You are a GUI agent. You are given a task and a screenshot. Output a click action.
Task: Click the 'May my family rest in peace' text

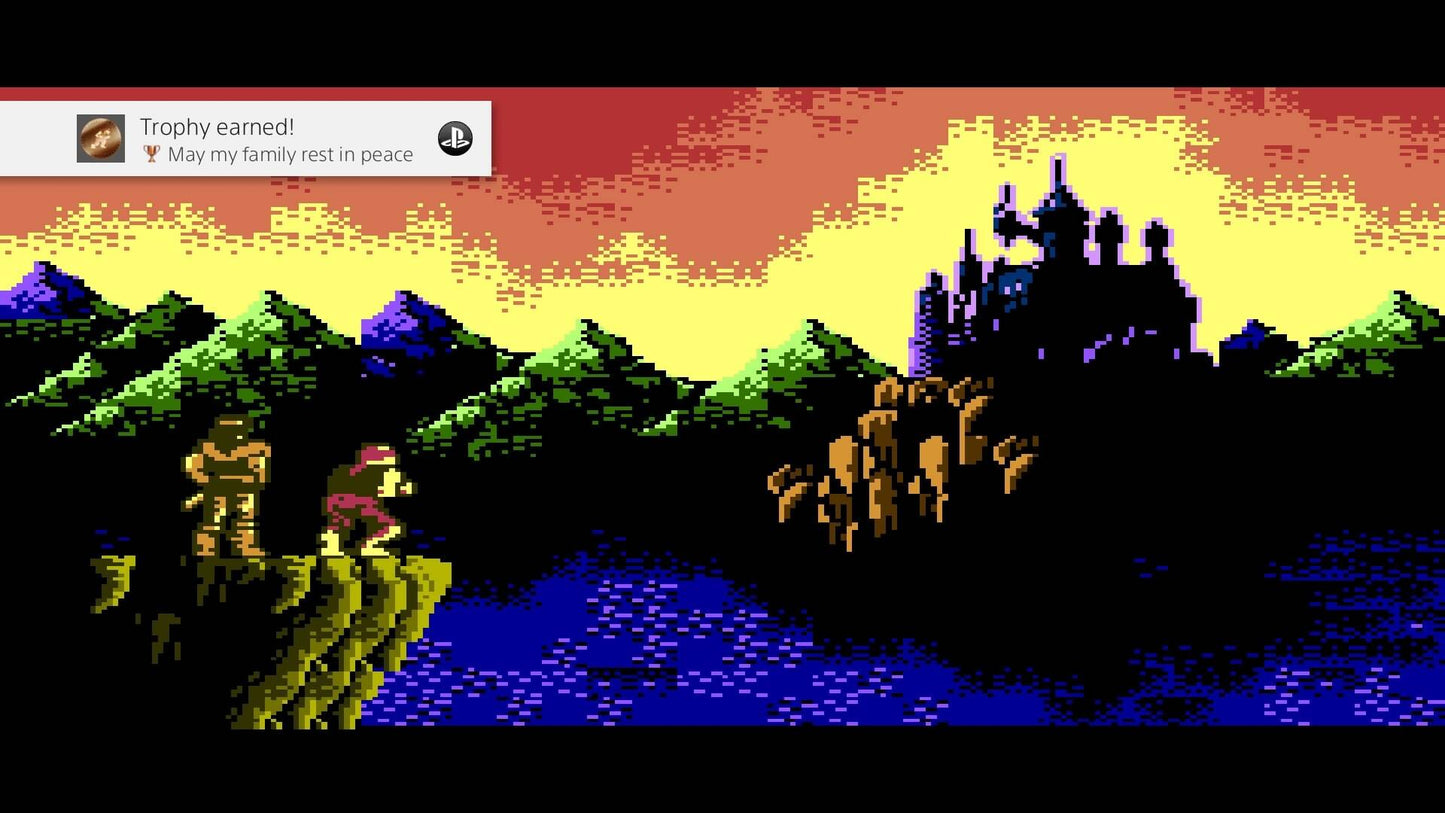pyautogui.click(x=290, y=154)
